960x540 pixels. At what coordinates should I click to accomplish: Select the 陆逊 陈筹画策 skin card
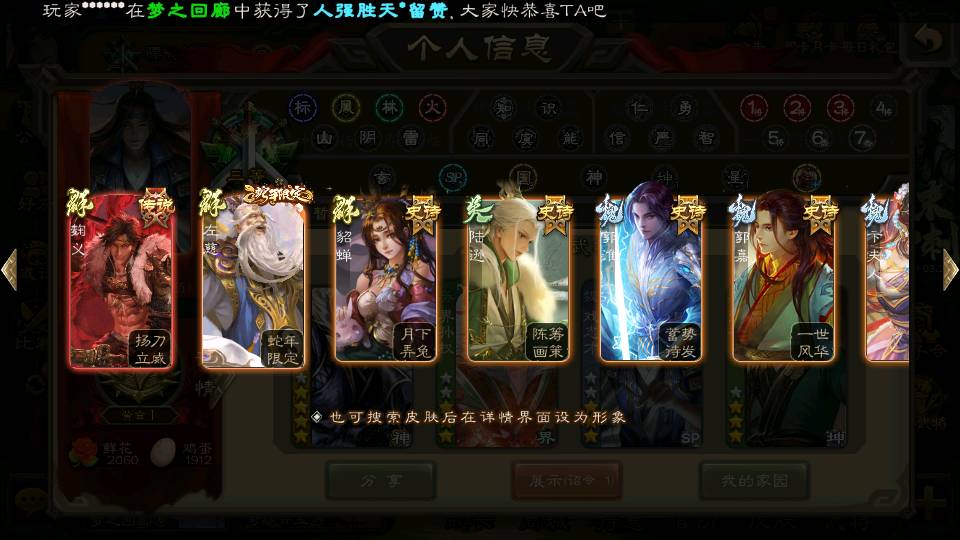click(518, 280)
